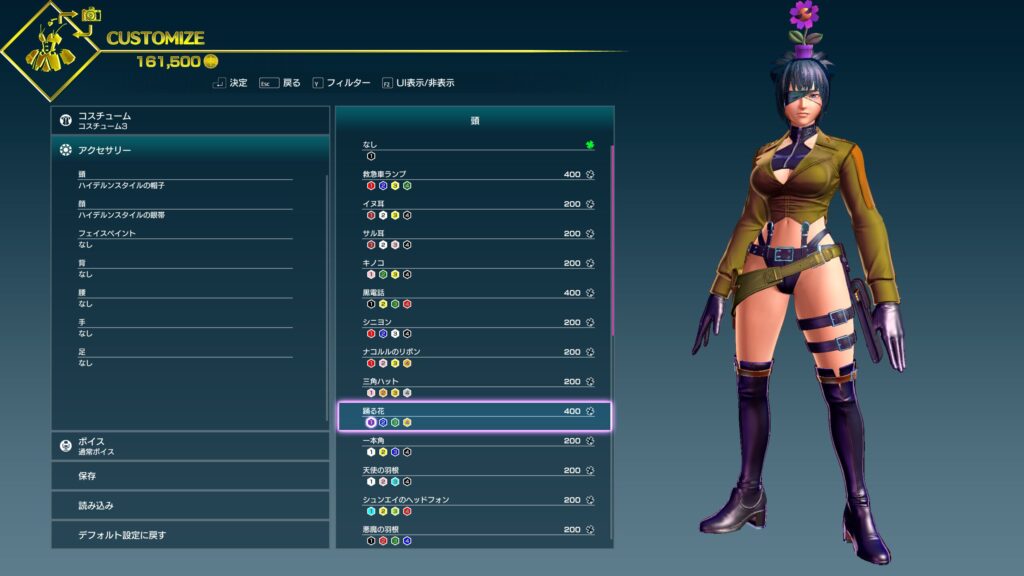Open the フェイスペイント face paint slot
1024x576 pixels.
coord(185,239)
